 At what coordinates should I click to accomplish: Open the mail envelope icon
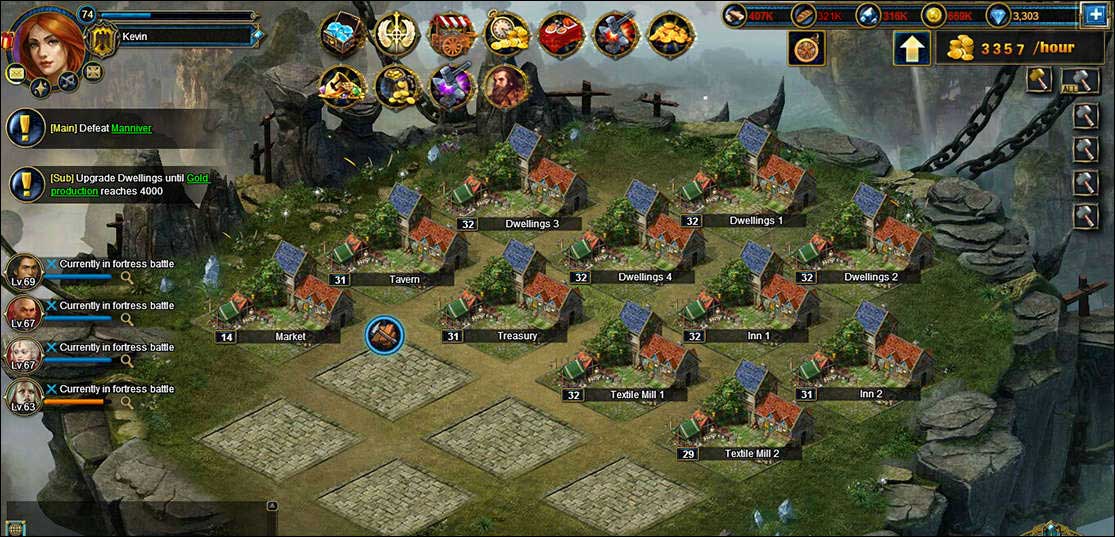point(16,73)
